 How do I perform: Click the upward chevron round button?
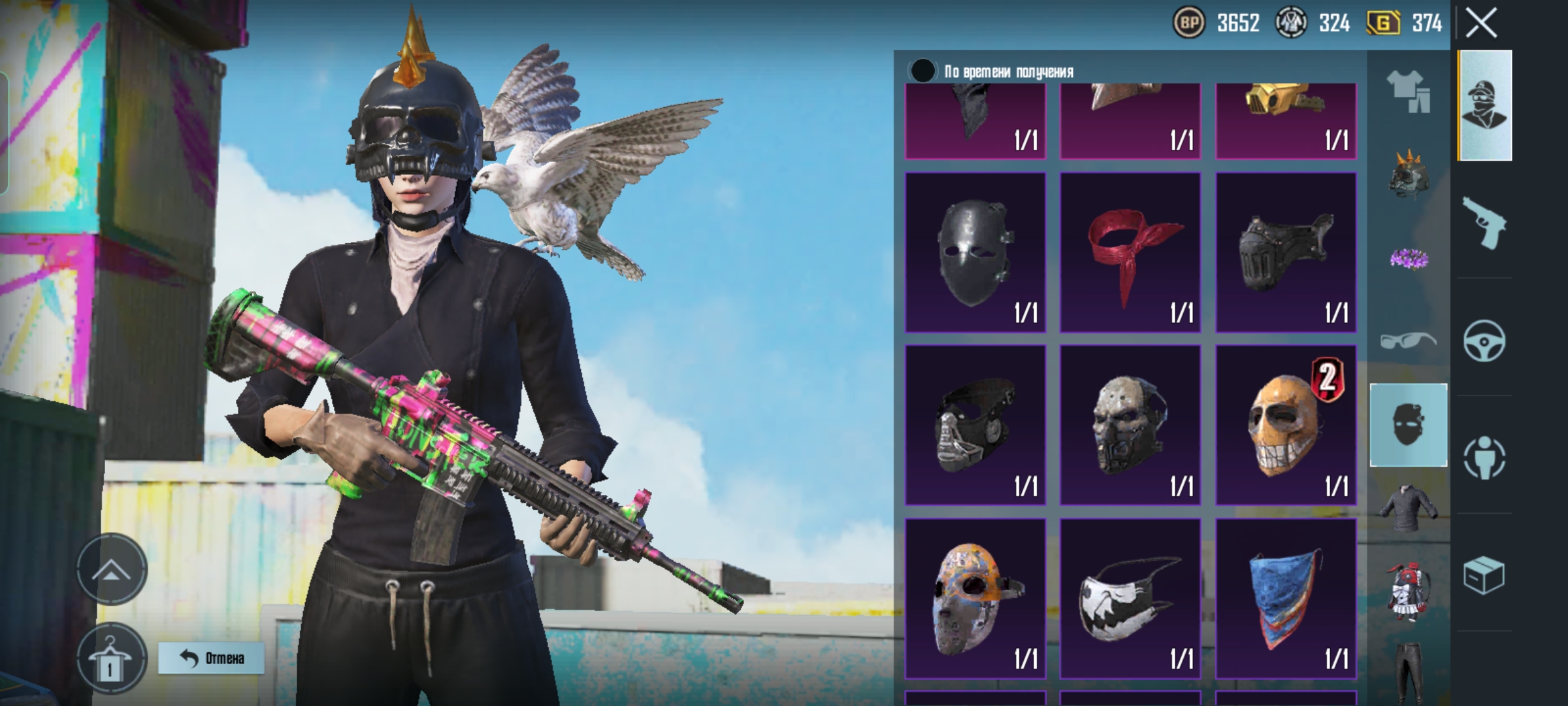[112, 570]
